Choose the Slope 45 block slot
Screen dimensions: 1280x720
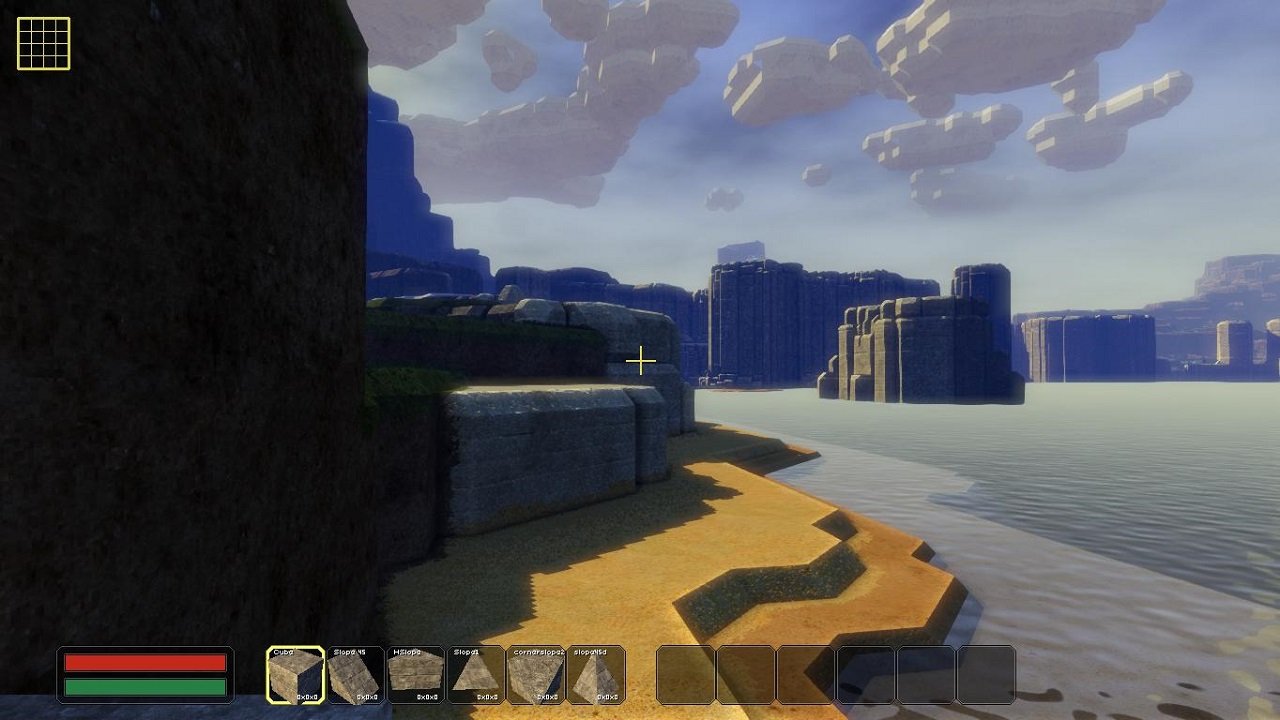click(356, 675)
